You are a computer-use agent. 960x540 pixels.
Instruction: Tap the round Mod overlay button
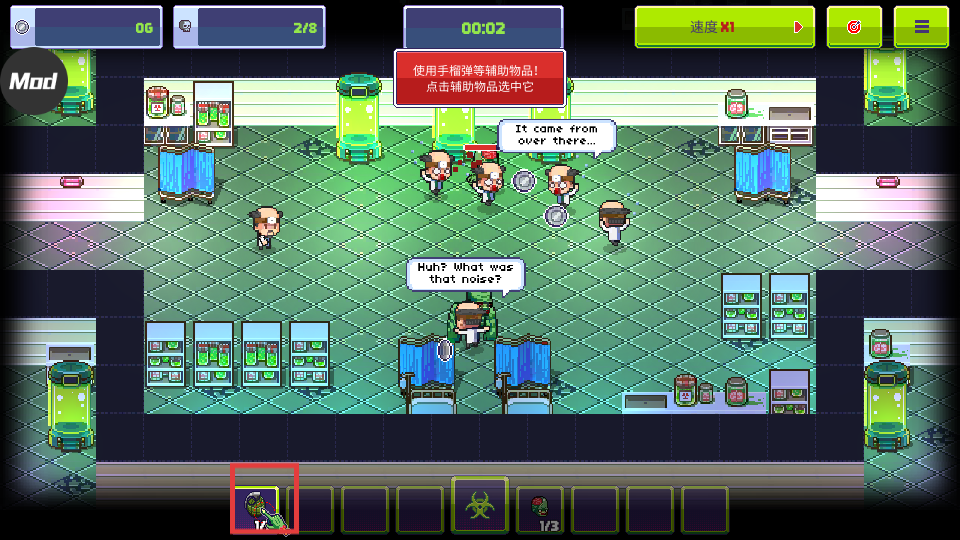33,81
